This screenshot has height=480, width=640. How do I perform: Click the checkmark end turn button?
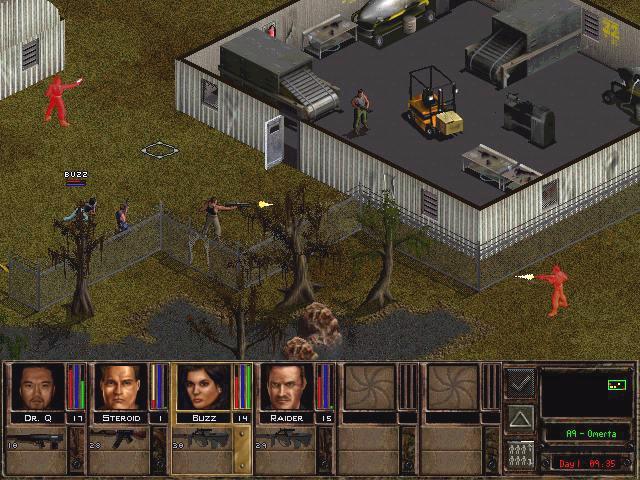pos(519,382)
